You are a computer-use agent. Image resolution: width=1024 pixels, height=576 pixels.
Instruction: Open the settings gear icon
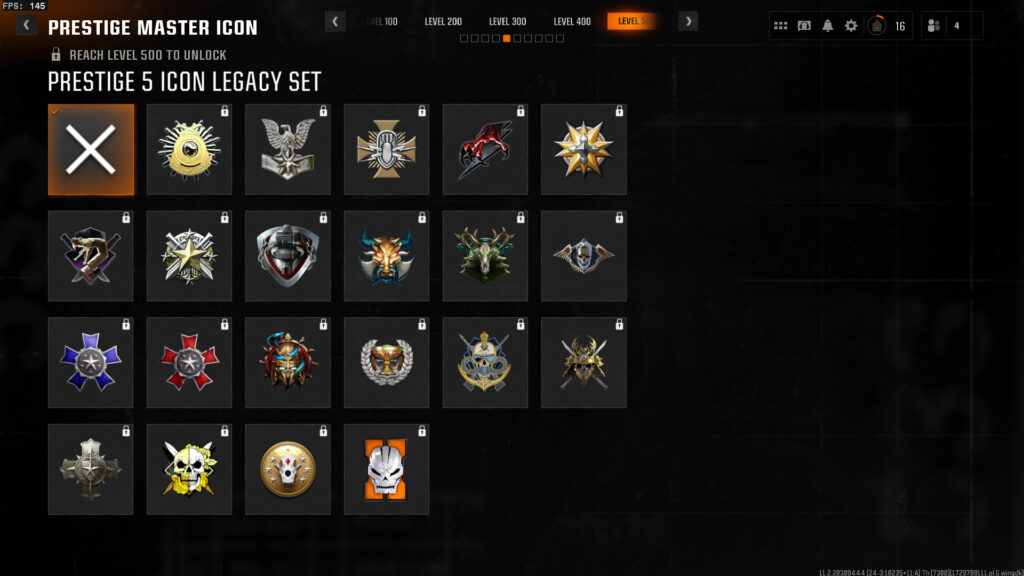tap(851, 26)
